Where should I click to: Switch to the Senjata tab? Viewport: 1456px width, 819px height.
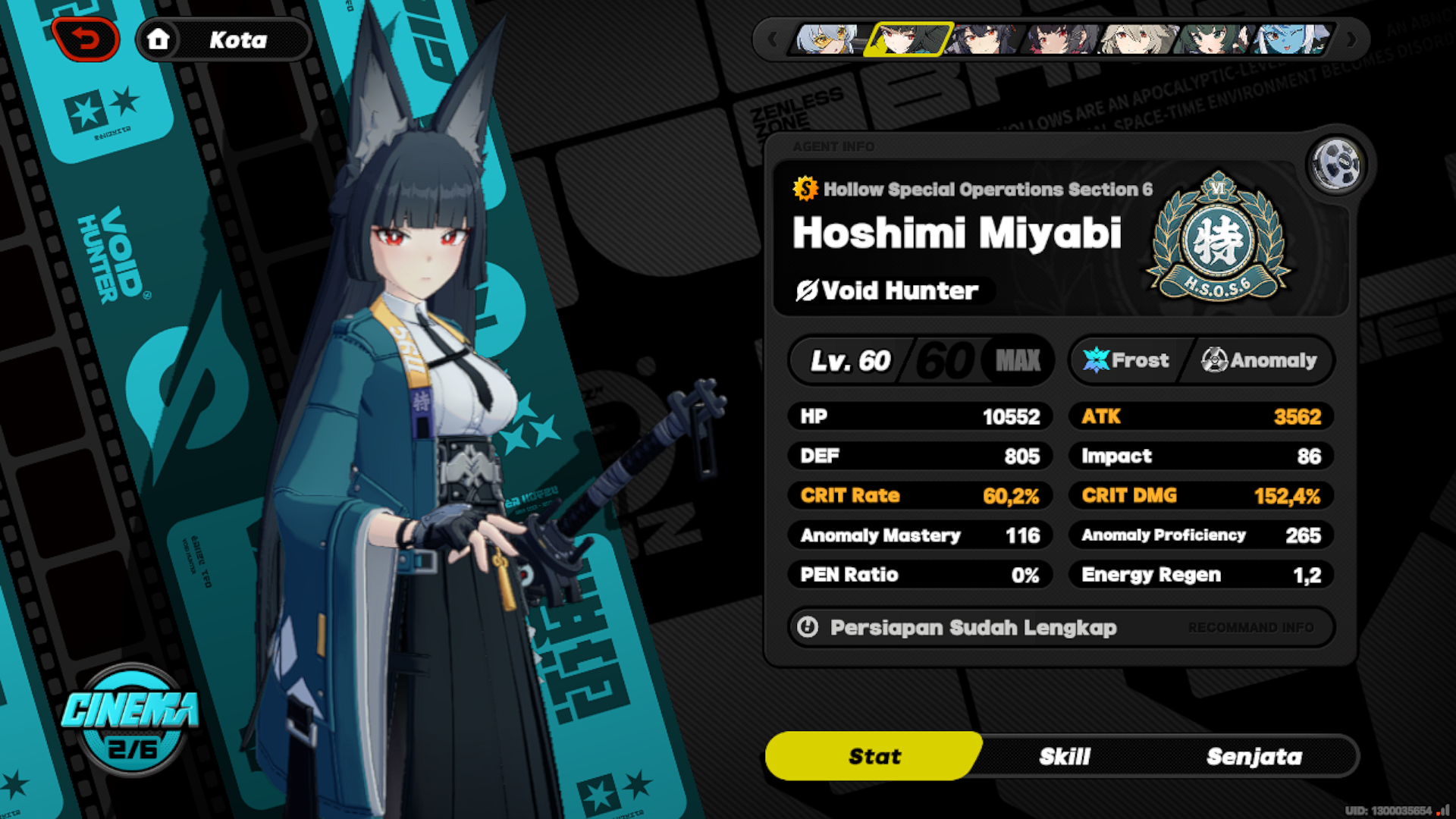click(1254, 755)
